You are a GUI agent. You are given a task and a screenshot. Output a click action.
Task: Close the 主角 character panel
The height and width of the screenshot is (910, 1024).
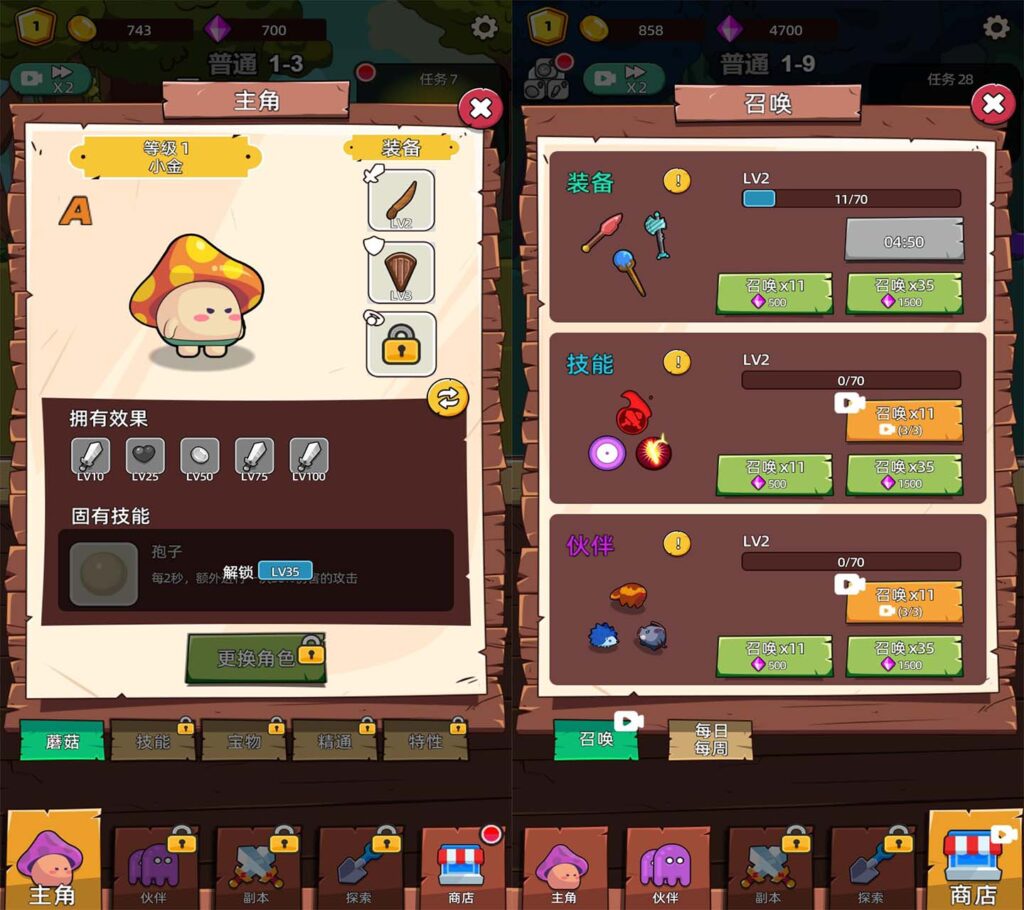coord(480,107)
